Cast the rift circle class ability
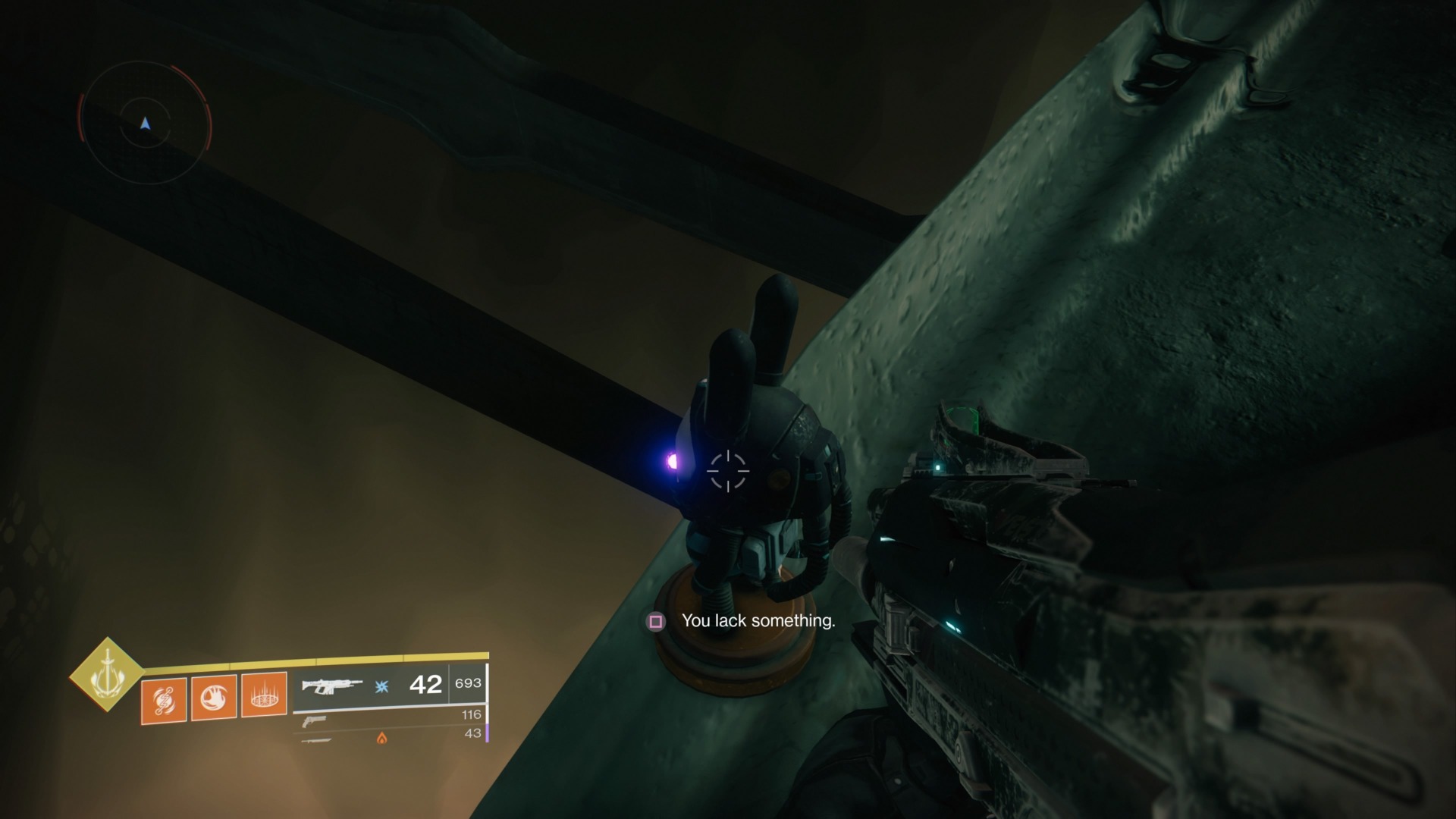 [x=263, y=695]
